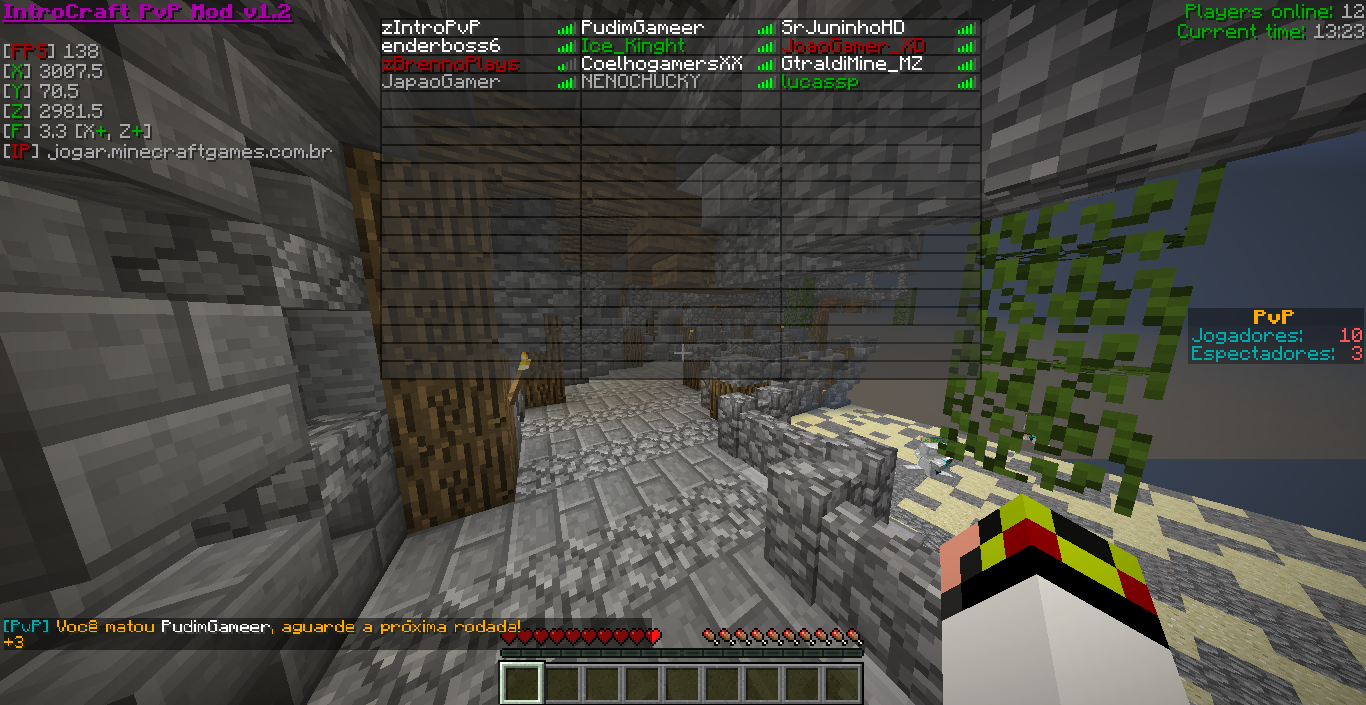The height and width of the screenshot is (705, 1366).
Task: Select zBrennoPlays in the player list
Action: (x=450, y=64)
